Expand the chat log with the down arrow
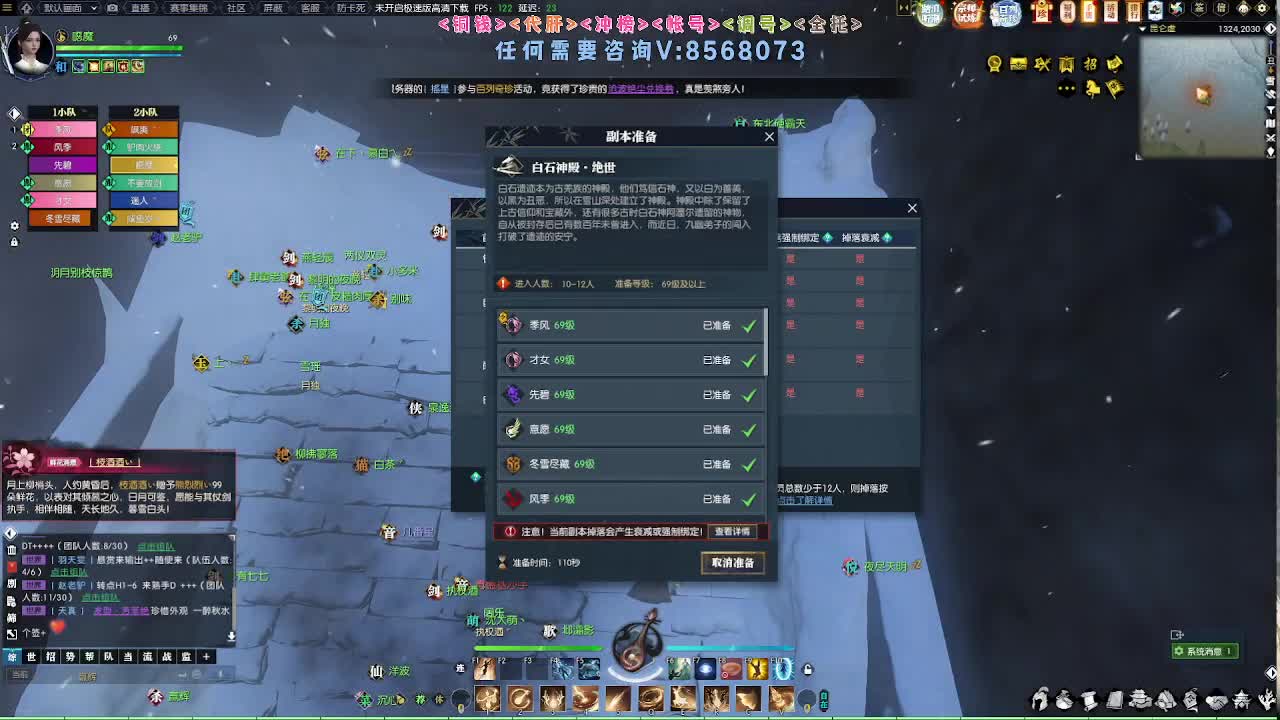 coord(231,635)
